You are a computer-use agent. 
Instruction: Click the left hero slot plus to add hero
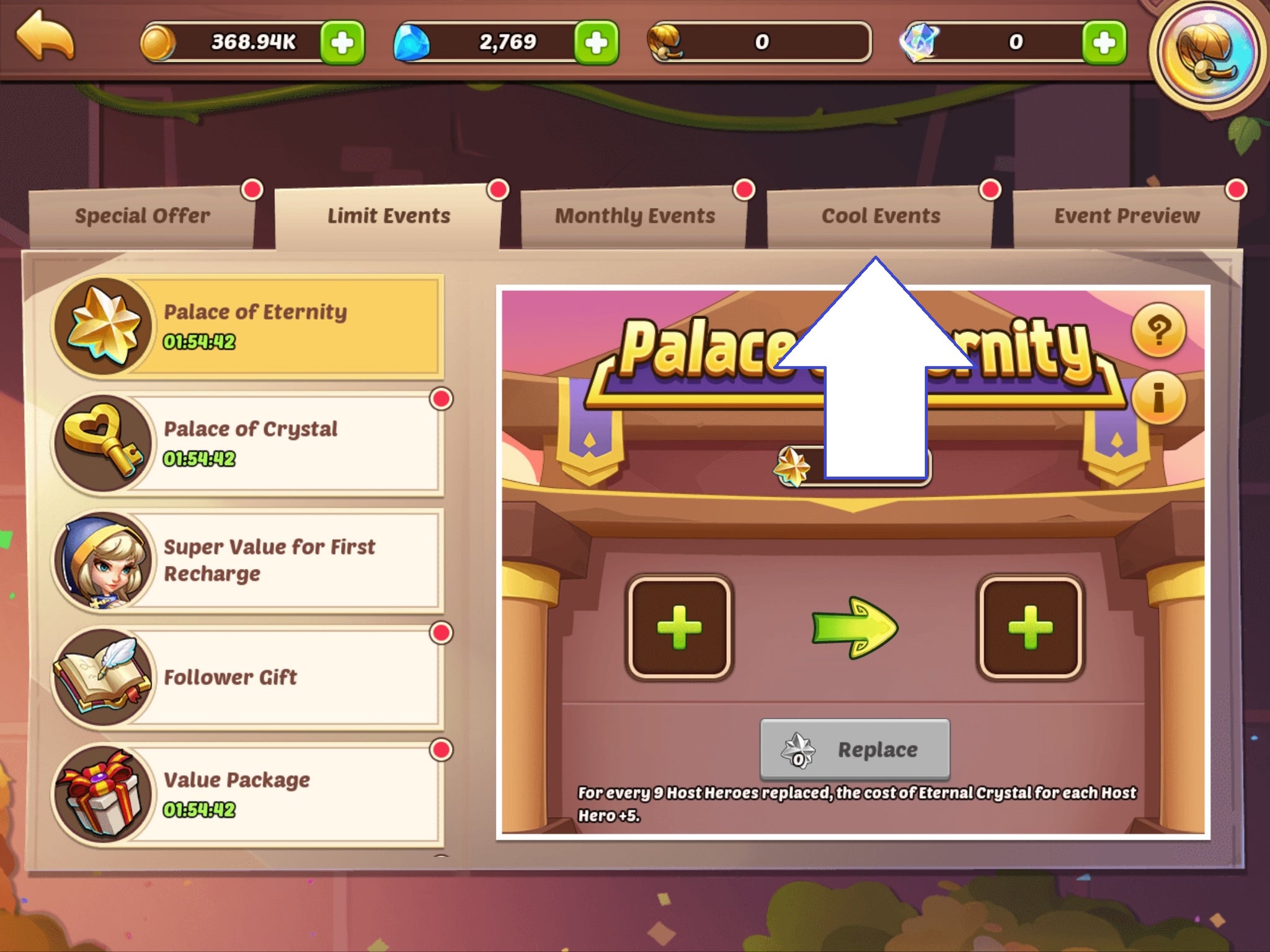pyautogui.click(x=681, y=627)
